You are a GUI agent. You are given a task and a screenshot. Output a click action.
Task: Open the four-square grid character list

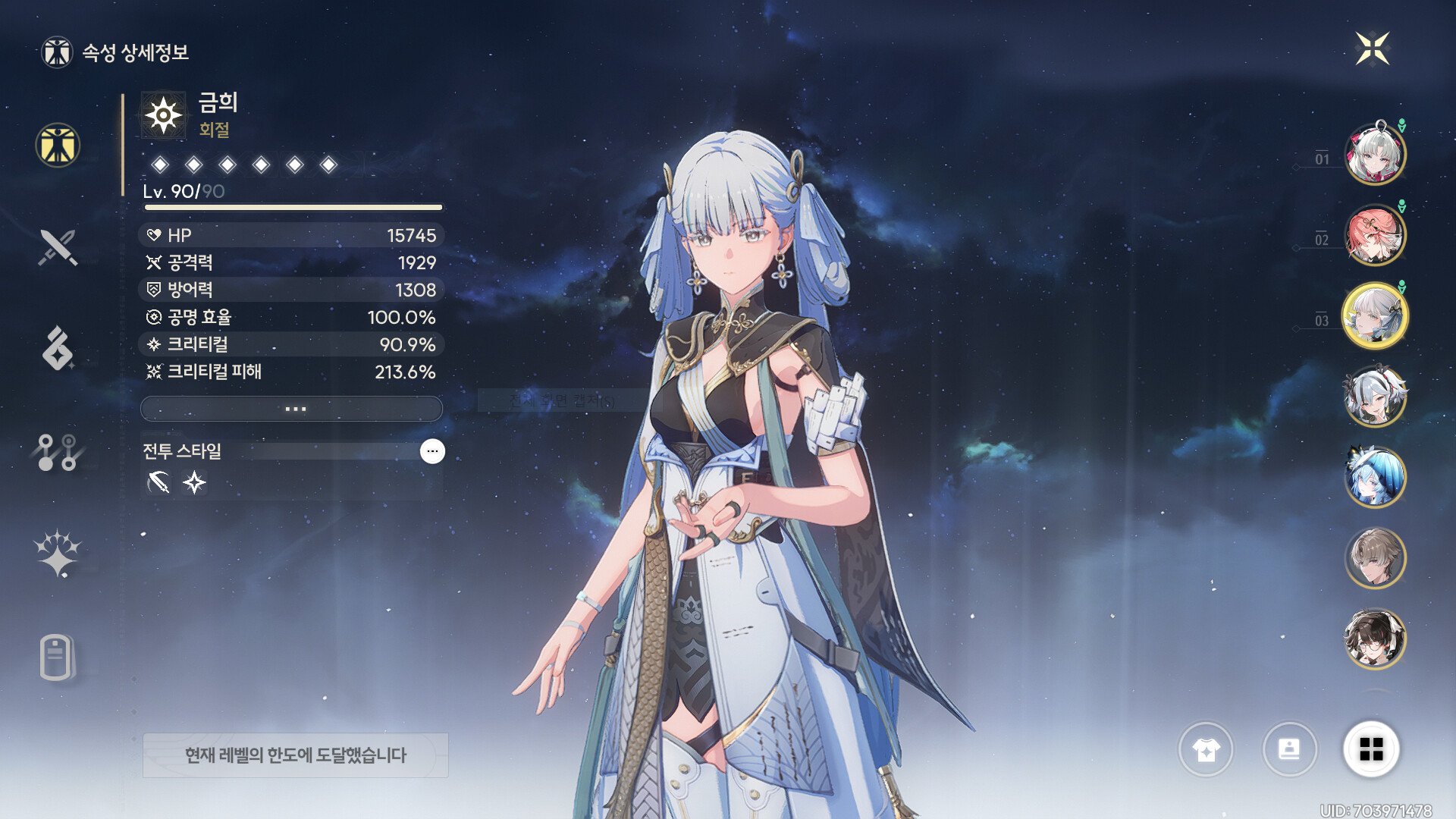point(1371,749)
